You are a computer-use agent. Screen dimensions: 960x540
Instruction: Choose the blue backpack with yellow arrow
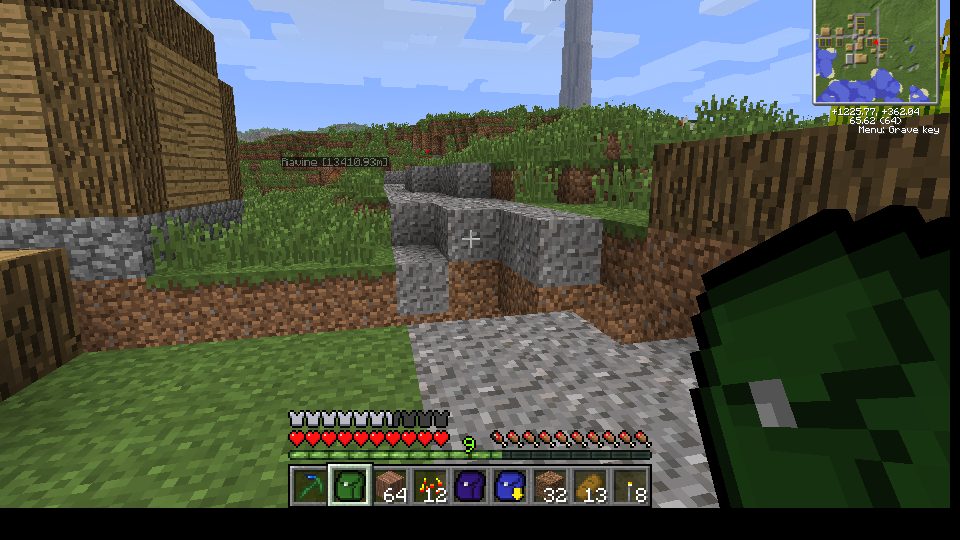click(510, 486)
